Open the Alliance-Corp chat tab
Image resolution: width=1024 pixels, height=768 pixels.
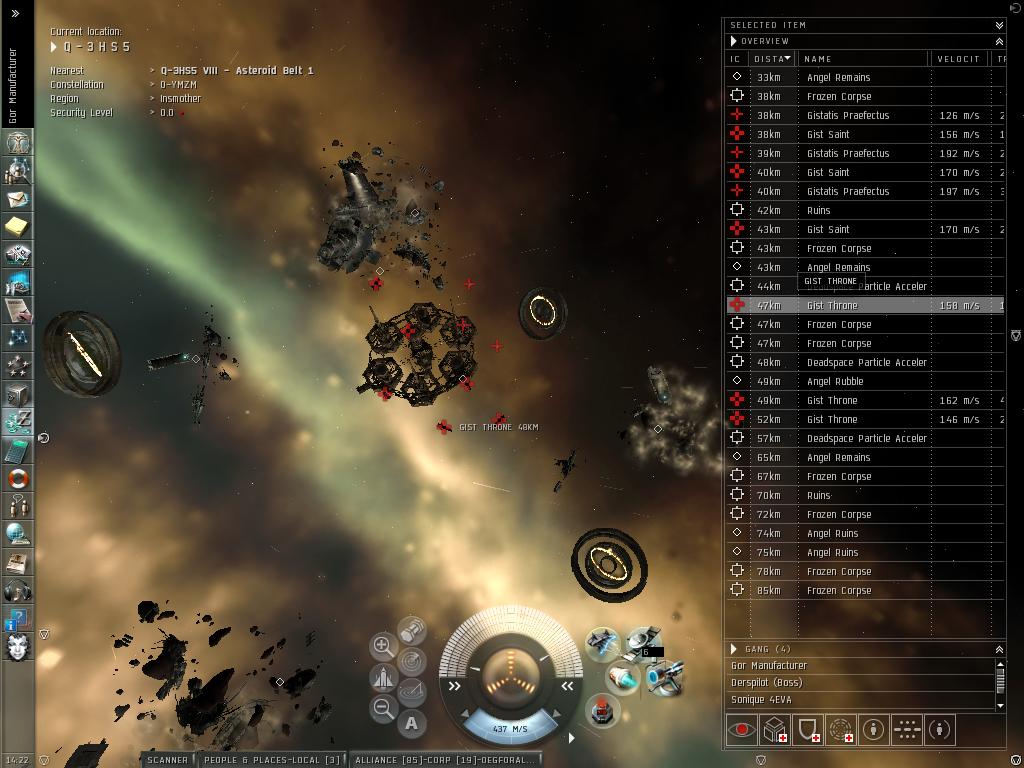[445, 760]
